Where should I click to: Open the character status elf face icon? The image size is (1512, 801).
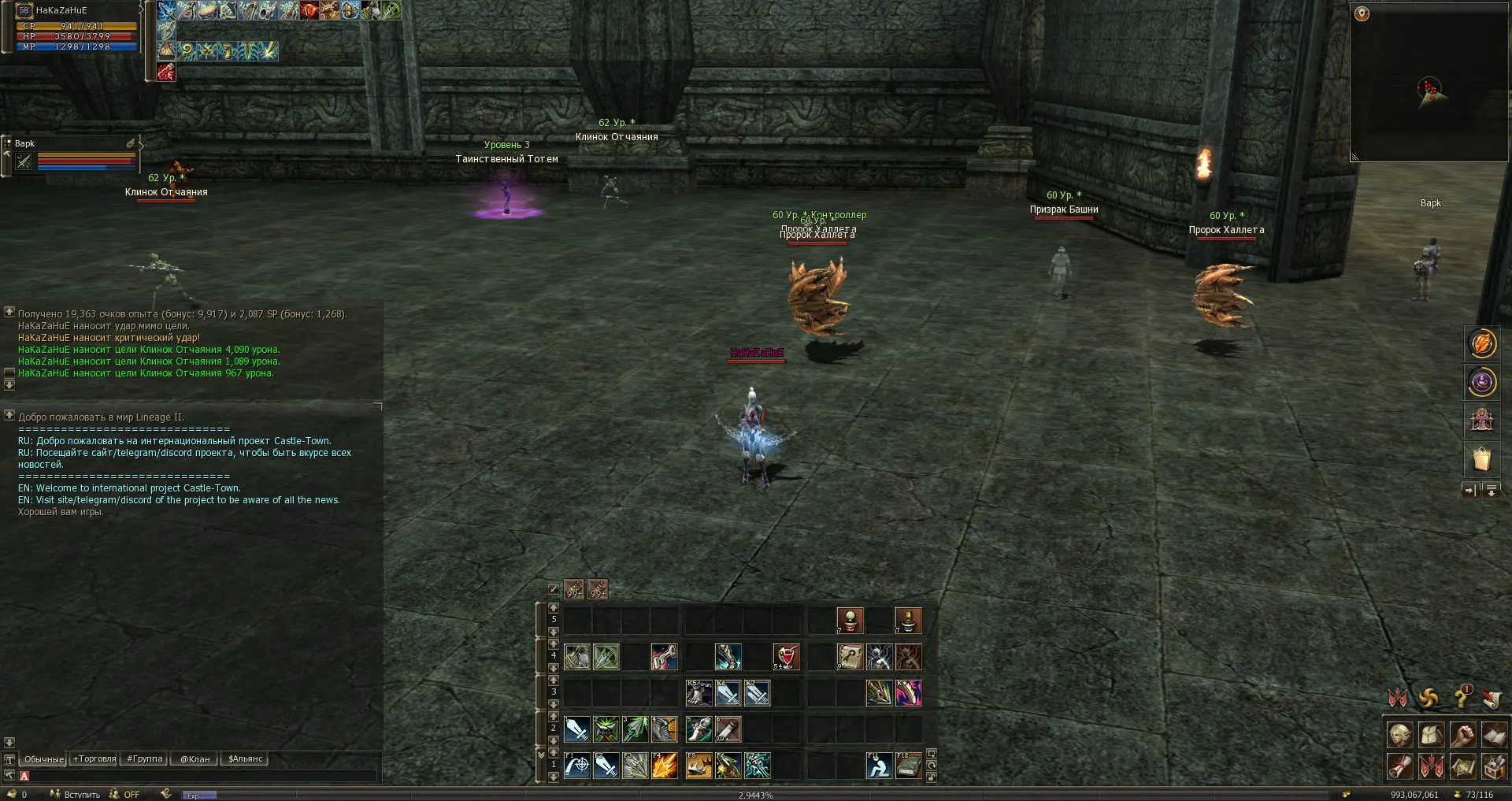click(1399, 735)
